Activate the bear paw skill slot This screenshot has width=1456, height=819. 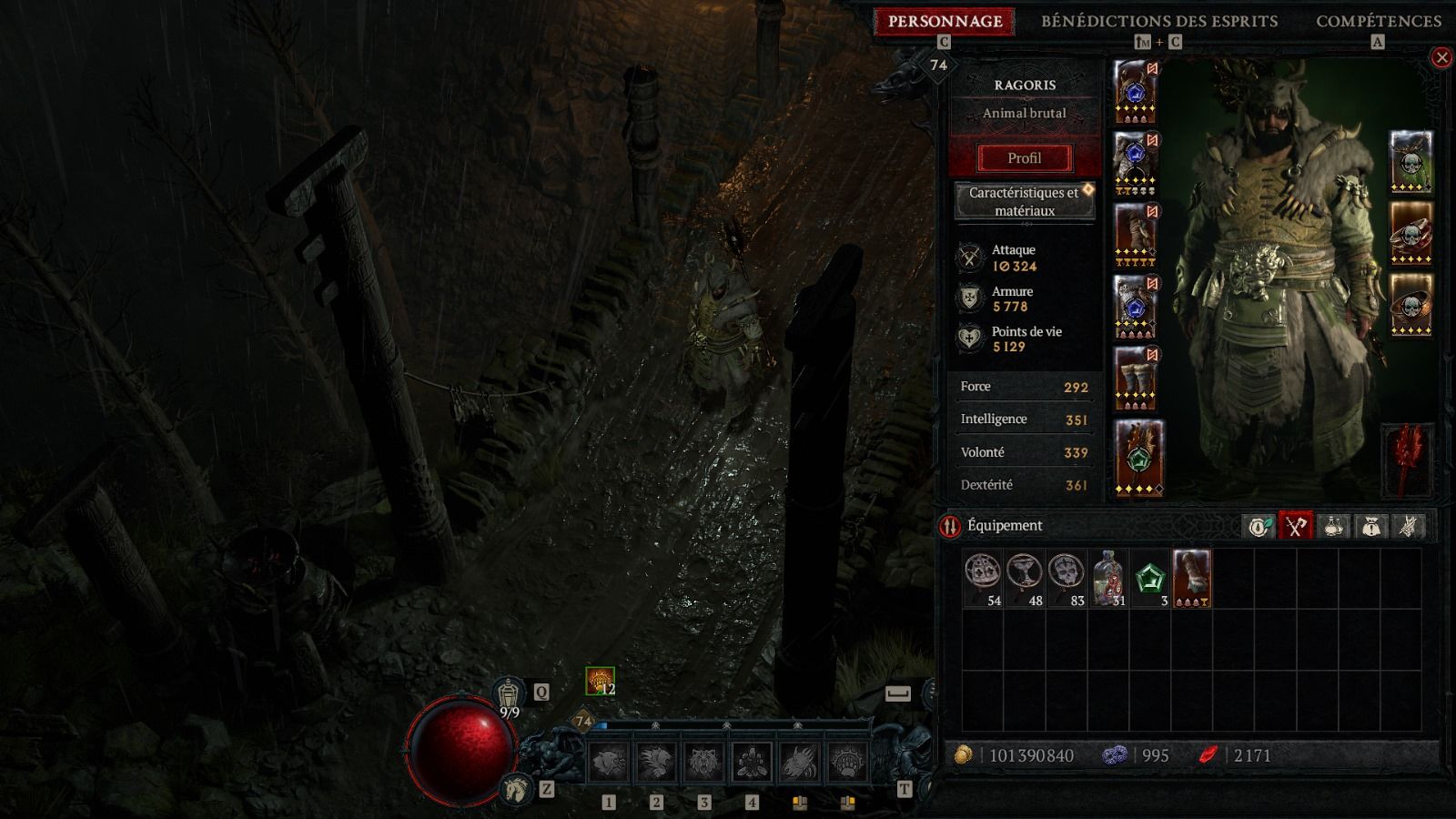[847, 763]
